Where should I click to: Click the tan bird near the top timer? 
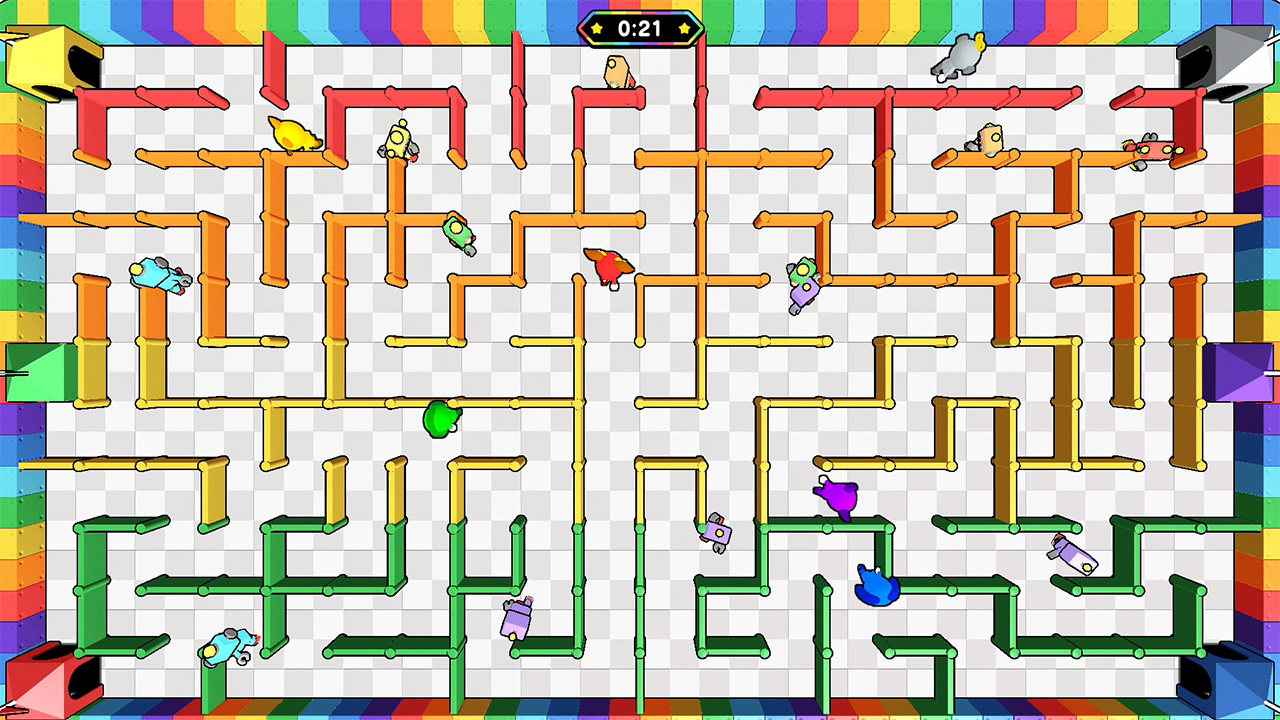(x=617, y=70)
